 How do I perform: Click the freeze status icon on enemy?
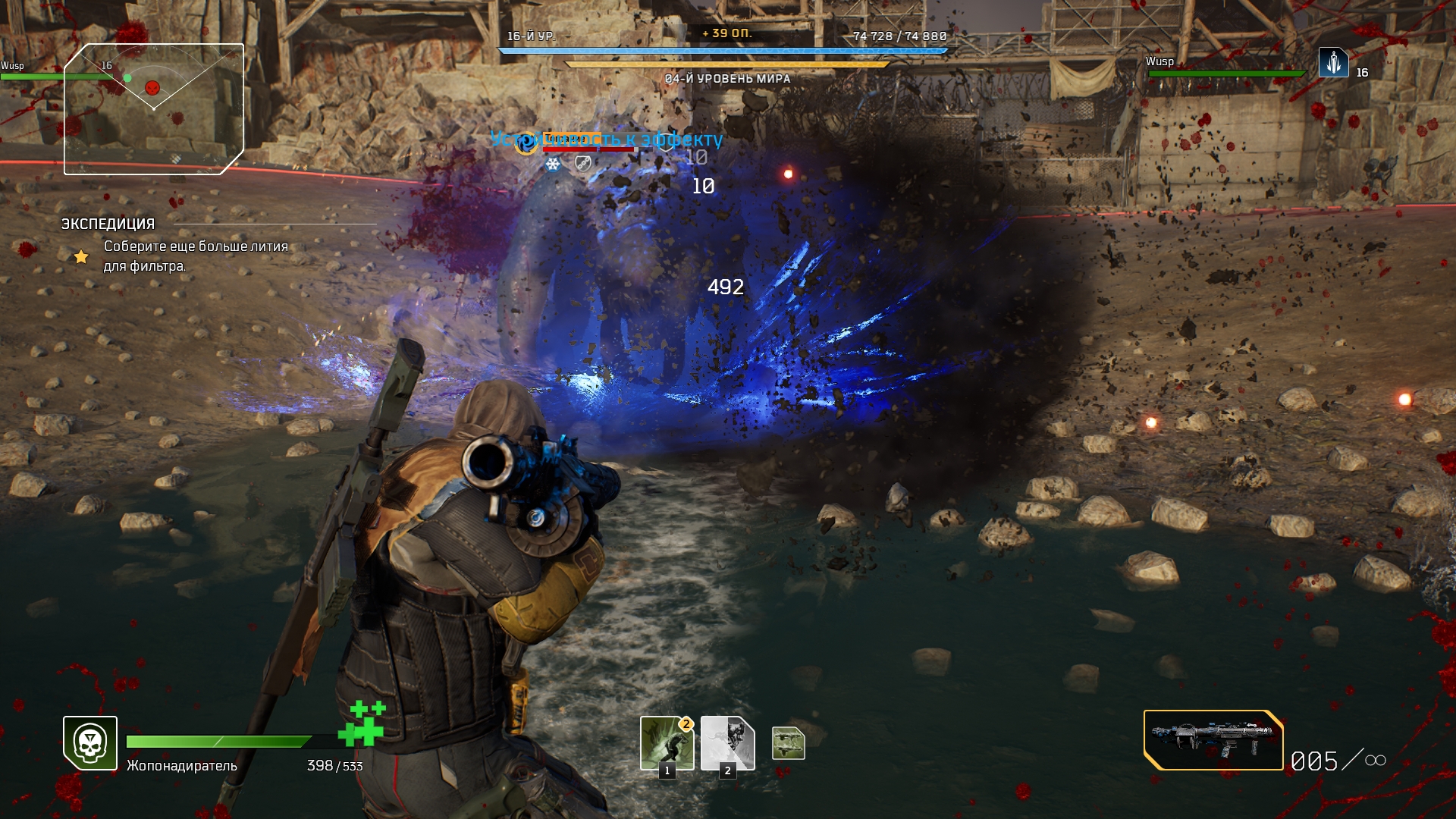click(x=553, y=164)
